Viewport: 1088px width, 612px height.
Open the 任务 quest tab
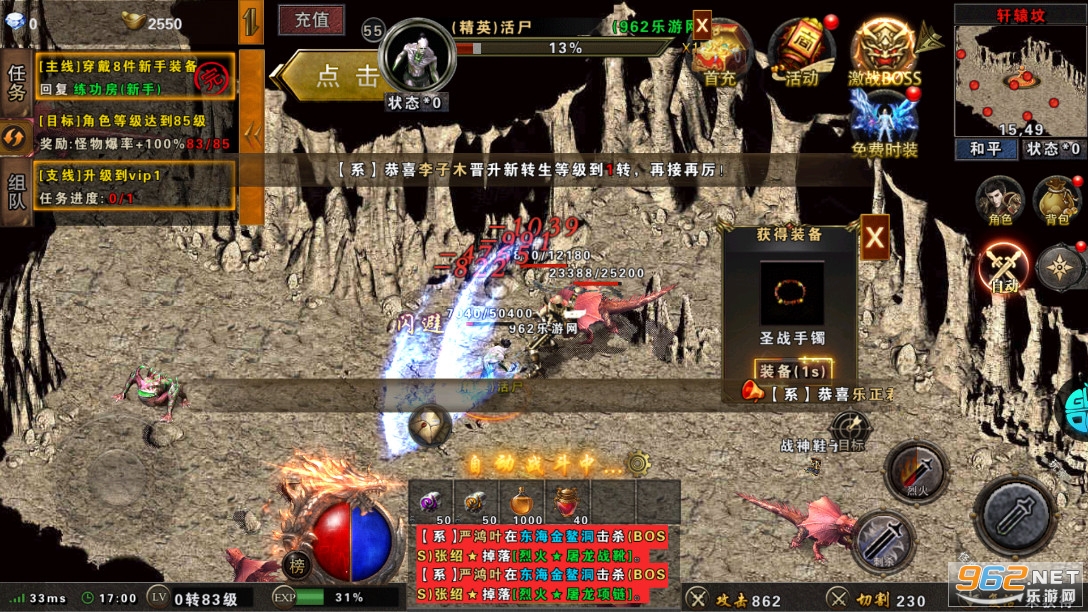[x=17, y=82]
